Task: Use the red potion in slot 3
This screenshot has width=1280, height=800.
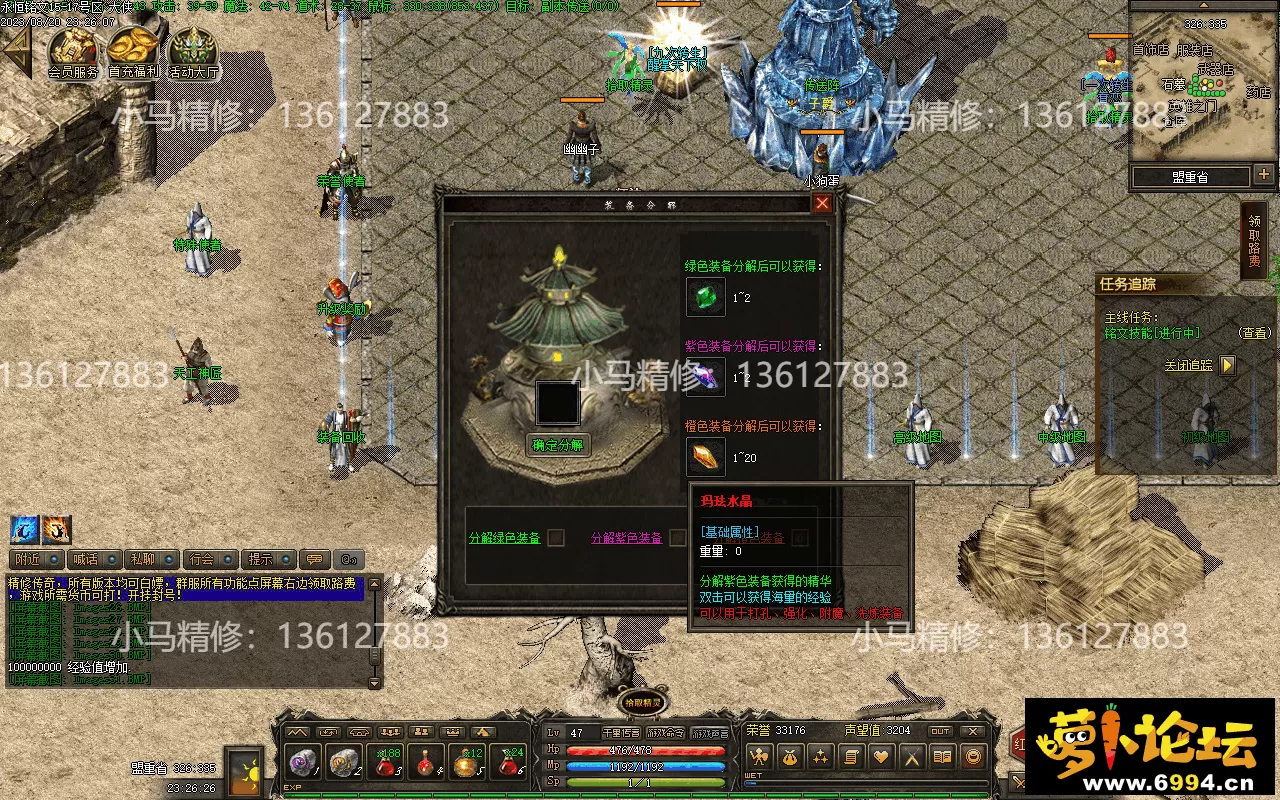Action: coord(387,764)
